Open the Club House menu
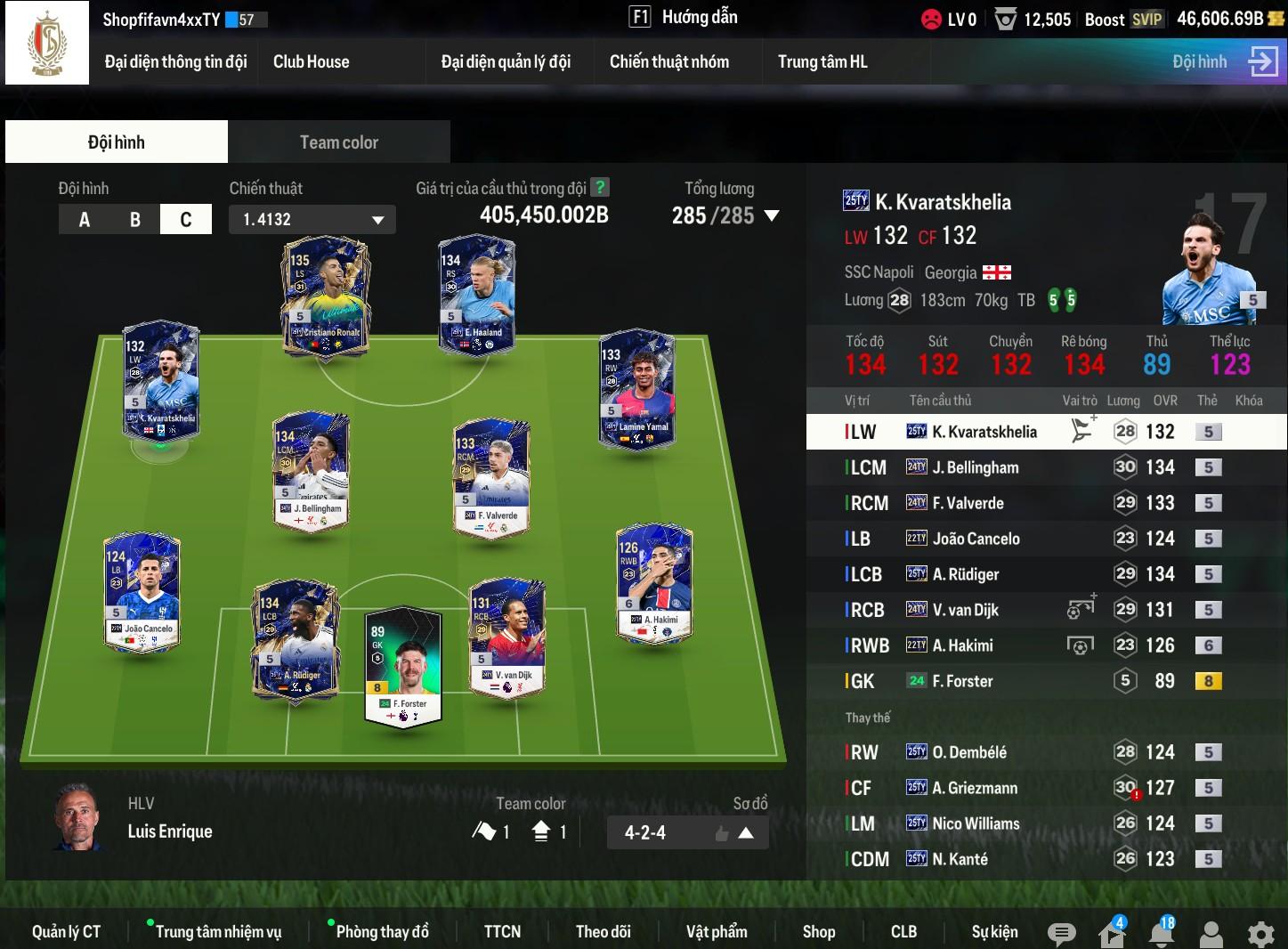This screenshot has width=1288, height=949. pos(311,61)
